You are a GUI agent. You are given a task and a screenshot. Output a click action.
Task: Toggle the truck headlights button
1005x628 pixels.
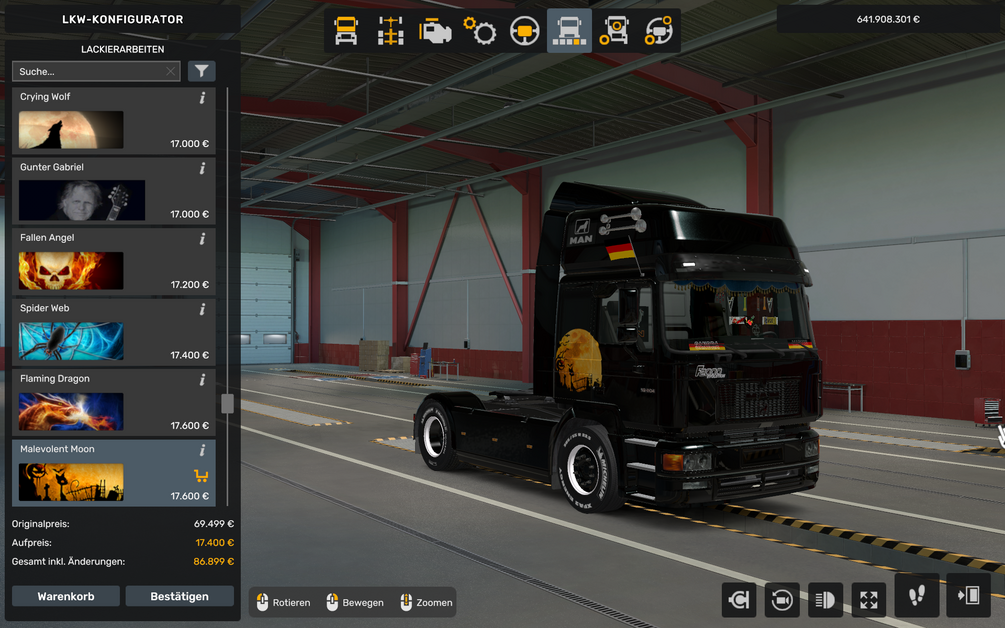click(826, 599)
